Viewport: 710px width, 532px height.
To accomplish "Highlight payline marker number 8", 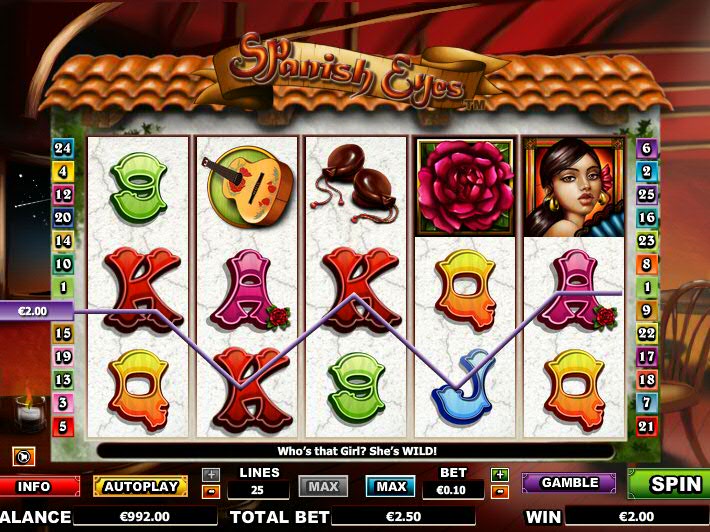I will pyautogui.click(x=647, y=264).
